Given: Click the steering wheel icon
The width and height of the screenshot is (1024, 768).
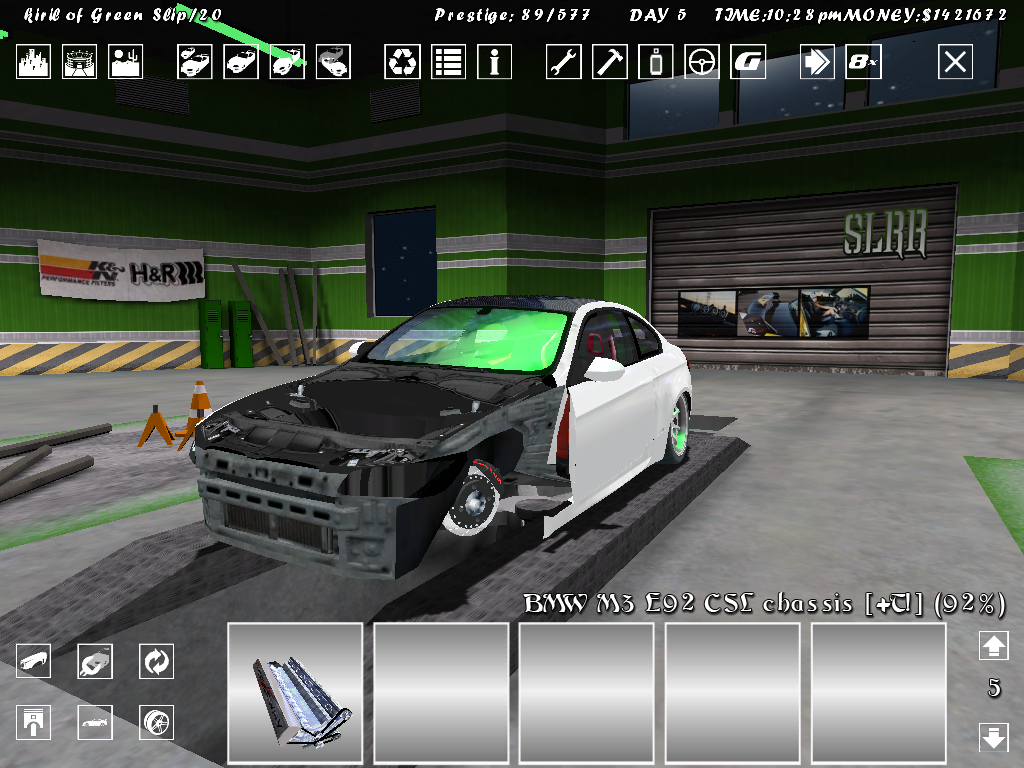Looking at the screenshot, I should pos(701,62).
